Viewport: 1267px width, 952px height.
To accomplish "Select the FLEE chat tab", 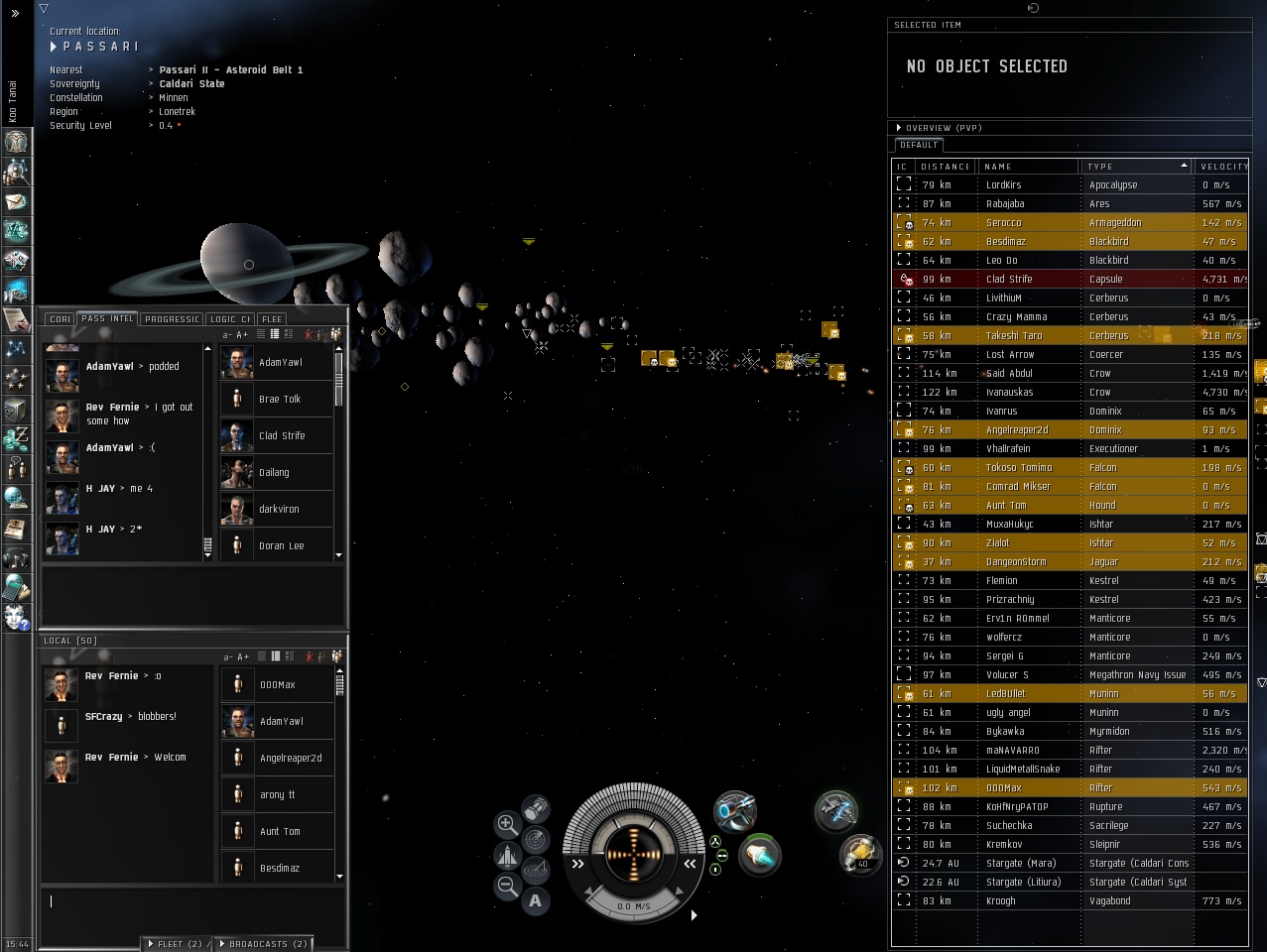I will click(272, 319).
